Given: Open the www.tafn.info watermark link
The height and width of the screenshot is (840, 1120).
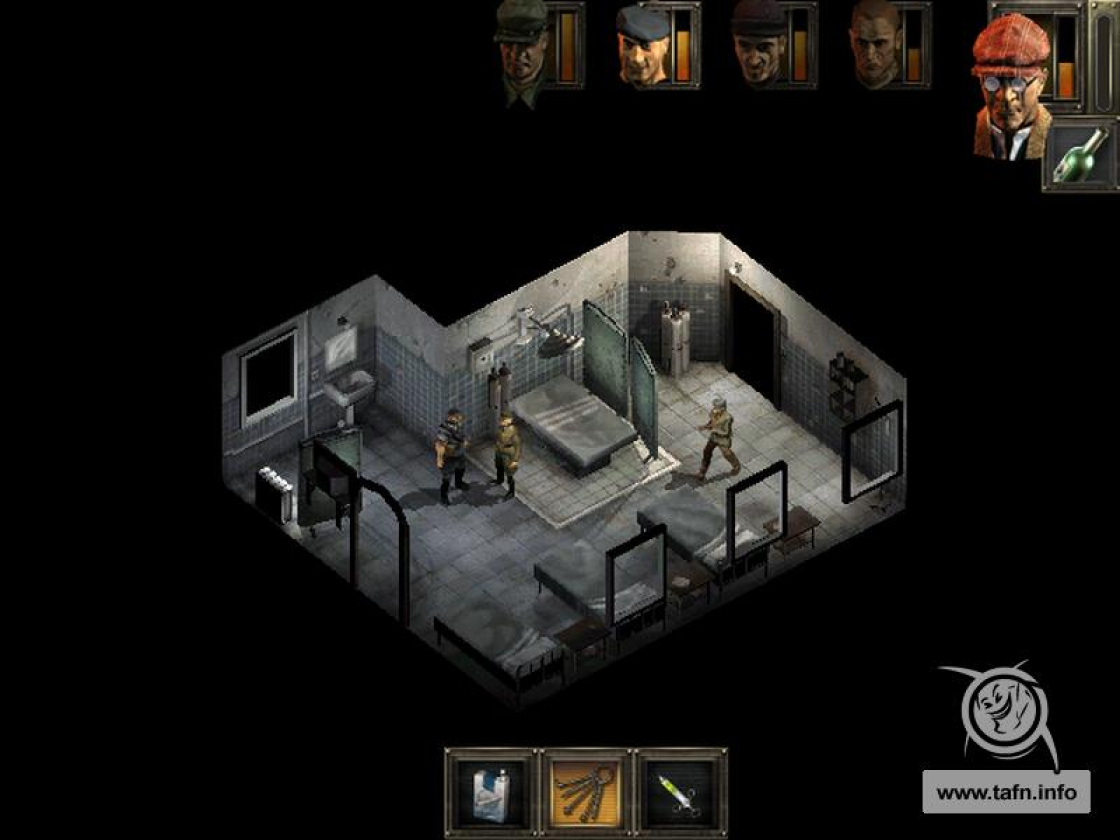Looking at the screenshot, I should [1004, 792].
